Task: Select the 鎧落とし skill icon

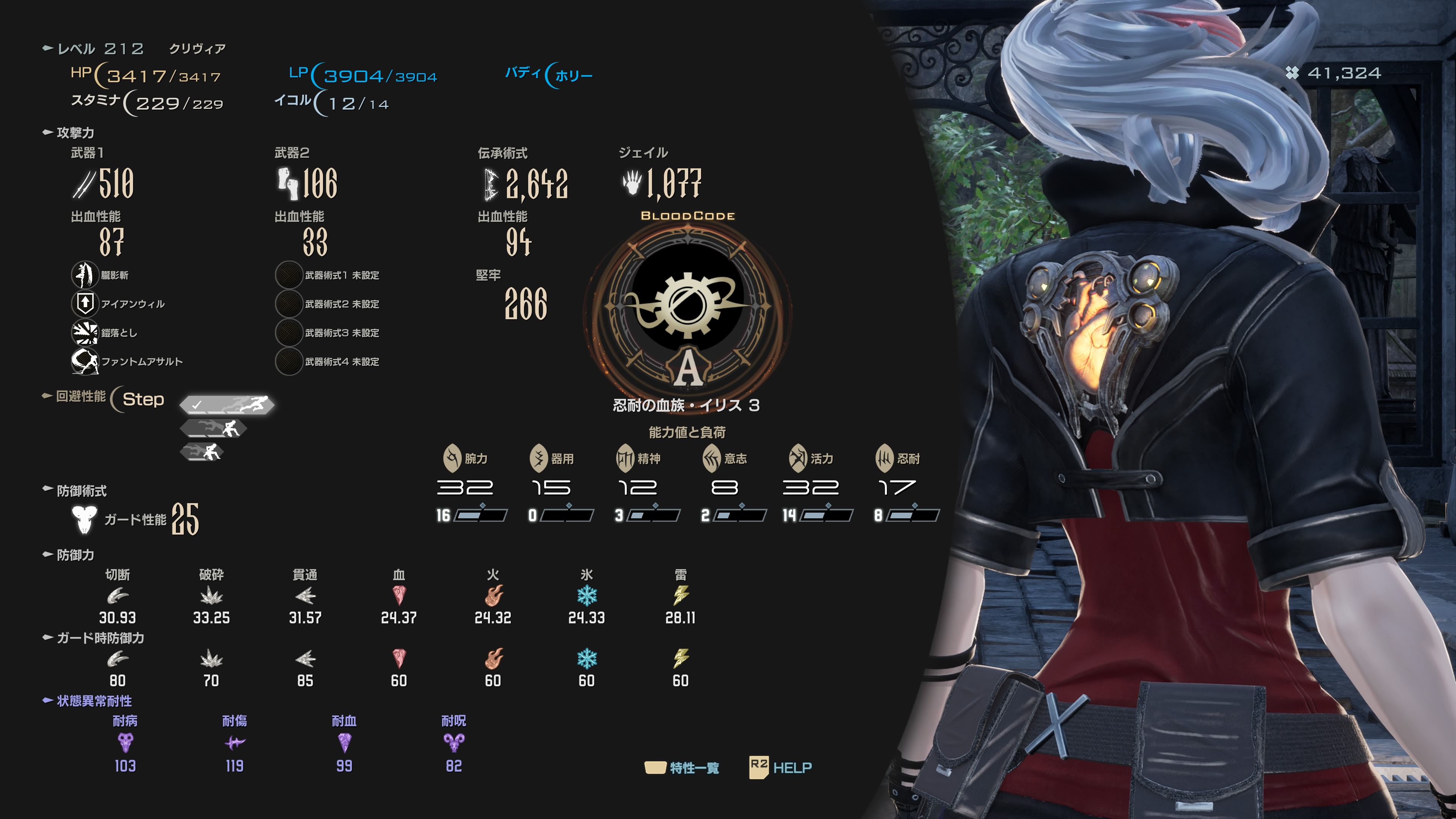Action: coord(85,333)
